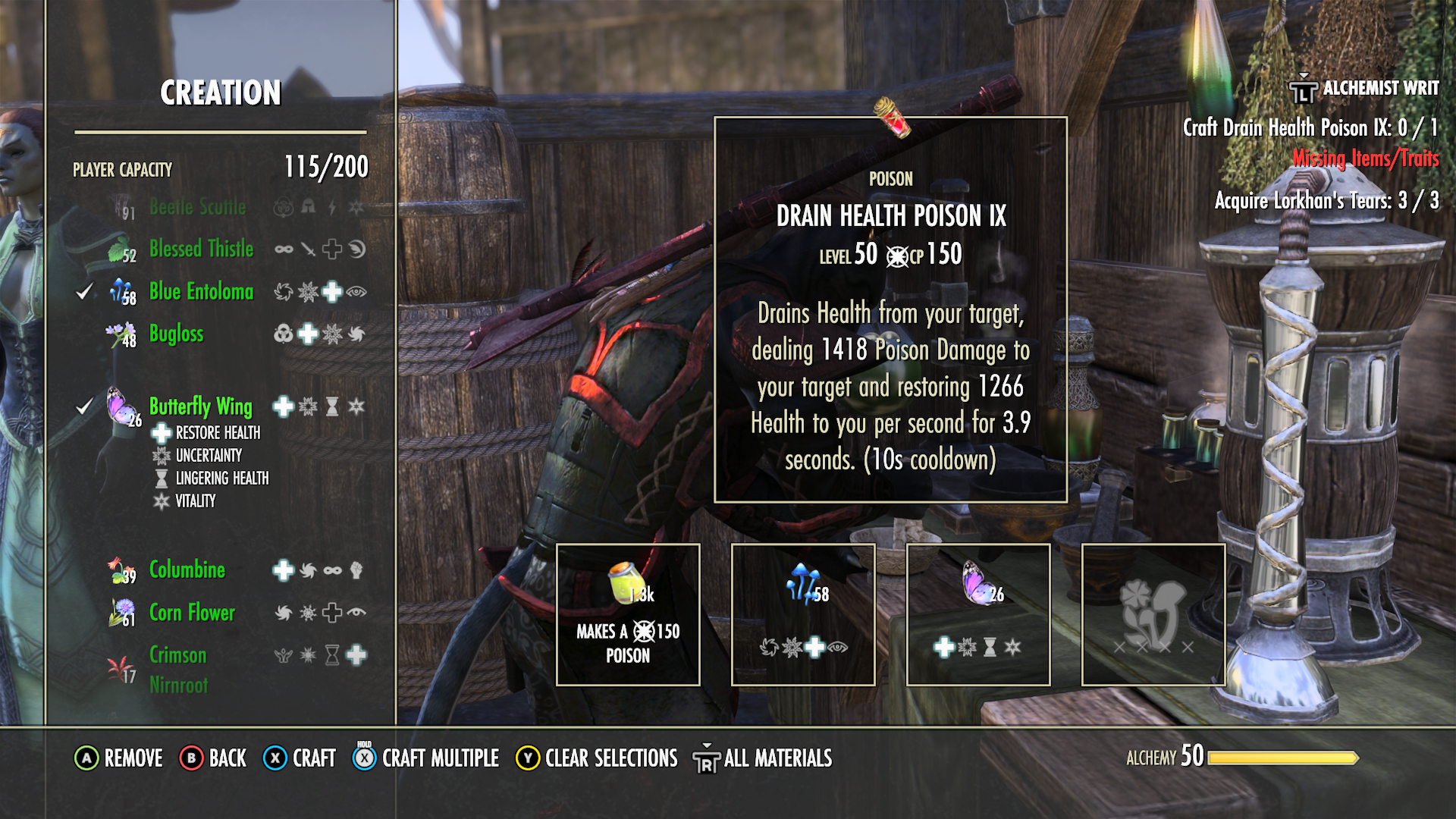Click the Blue Entoloma crafting slot
Viewport: 1456px width, 819px height.
803,614
